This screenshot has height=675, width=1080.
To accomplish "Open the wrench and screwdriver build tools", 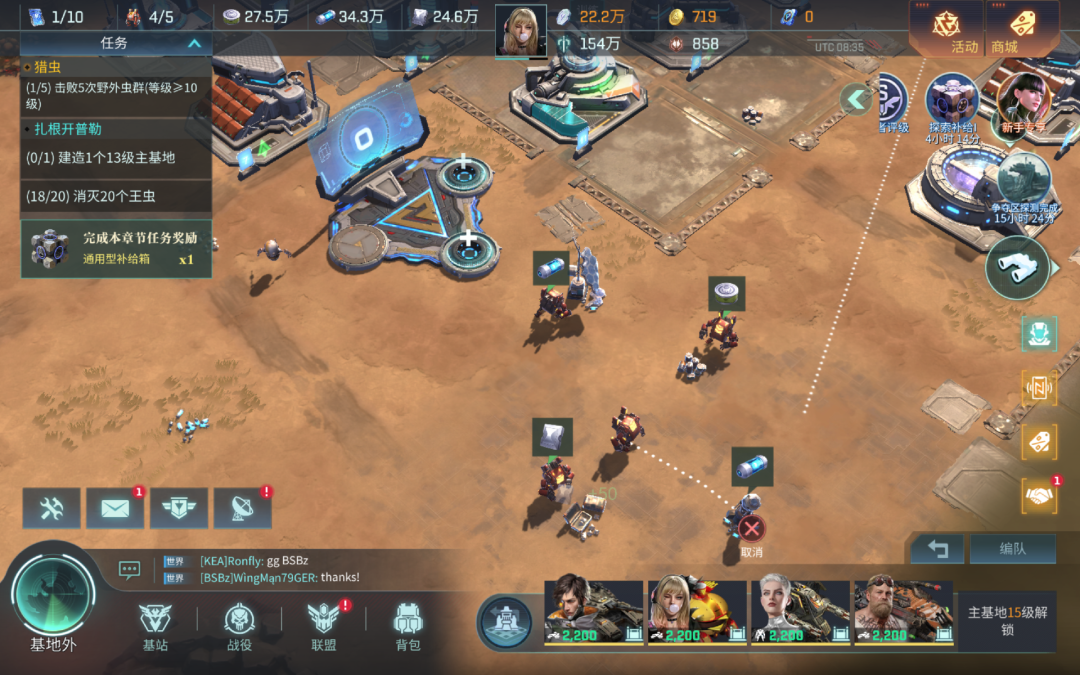I will pyautogui.click(x=52, y=508).
